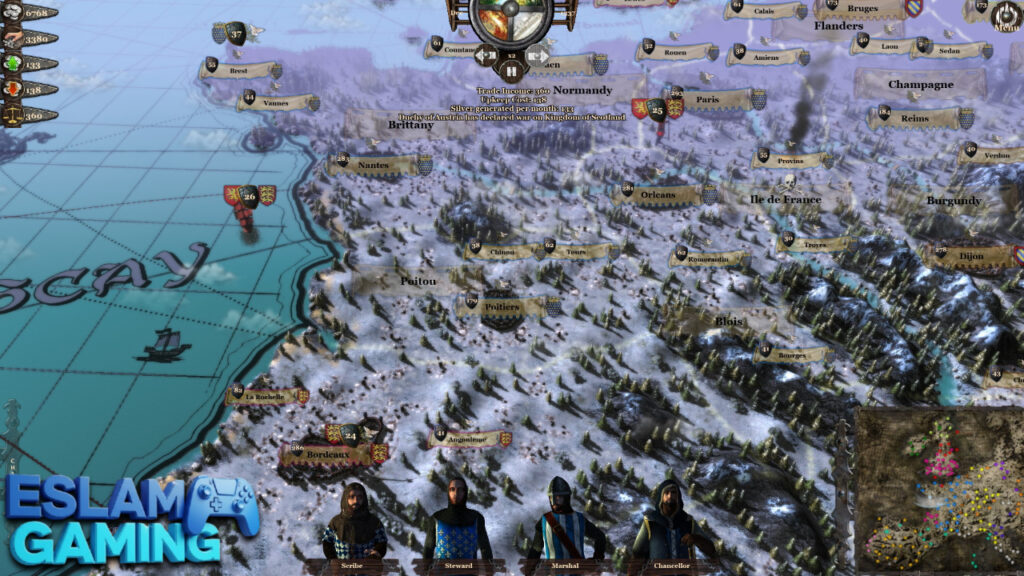Open the Marshal advisor panel
This screenshot has height=576, width=1024.
[562, 521]
